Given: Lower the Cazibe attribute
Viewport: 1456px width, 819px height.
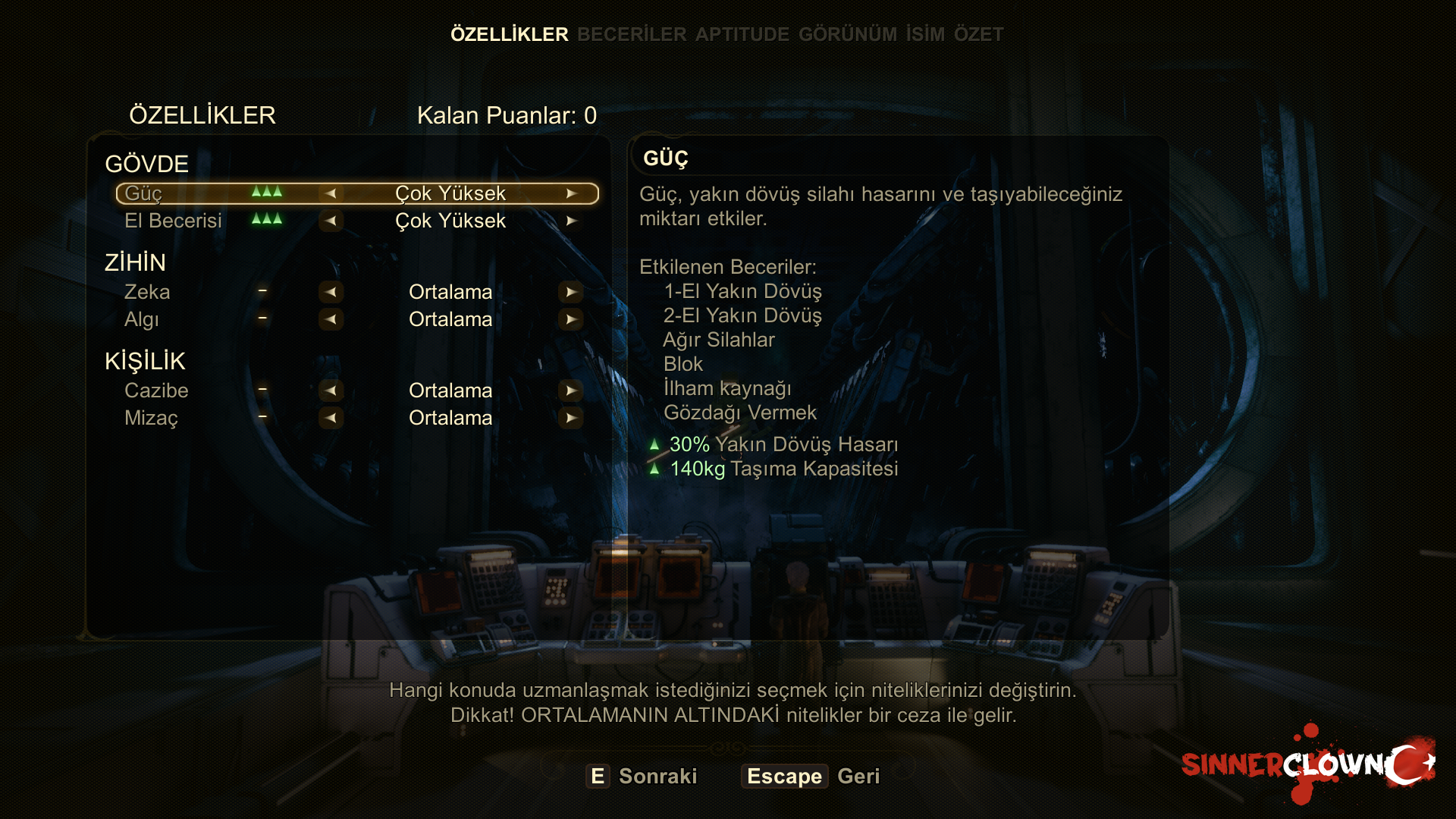Looking at the screenshot, I should click(331, 391).
